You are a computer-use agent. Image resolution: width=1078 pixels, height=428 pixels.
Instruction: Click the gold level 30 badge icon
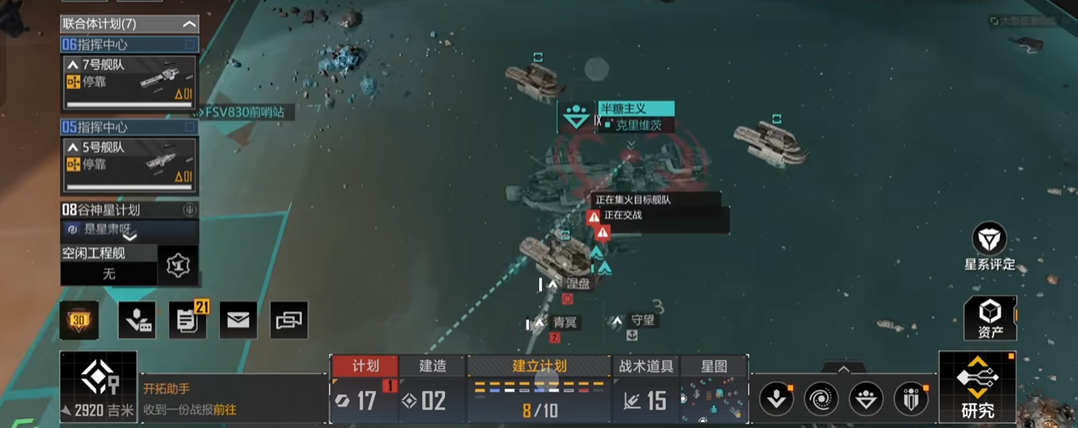[78, 319]
